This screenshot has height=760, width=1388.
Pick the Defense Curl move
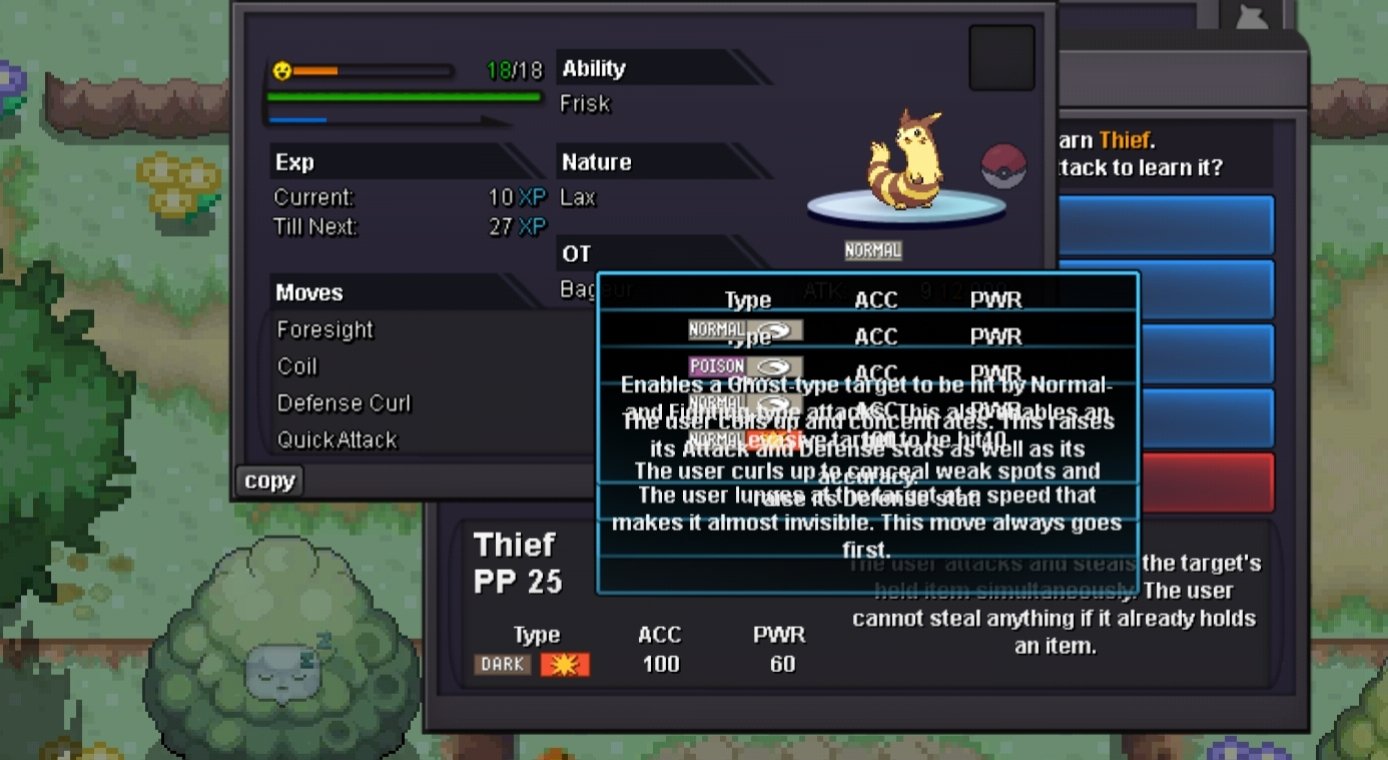(344, 404)
